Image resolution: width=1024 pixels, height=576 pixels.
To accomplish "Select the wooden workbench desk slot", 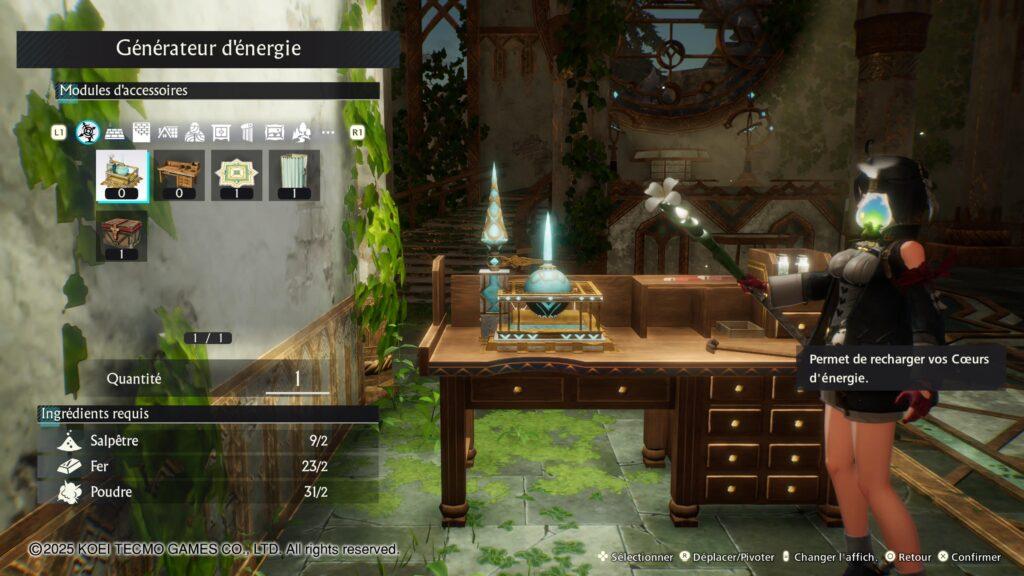I will (180, 176).
